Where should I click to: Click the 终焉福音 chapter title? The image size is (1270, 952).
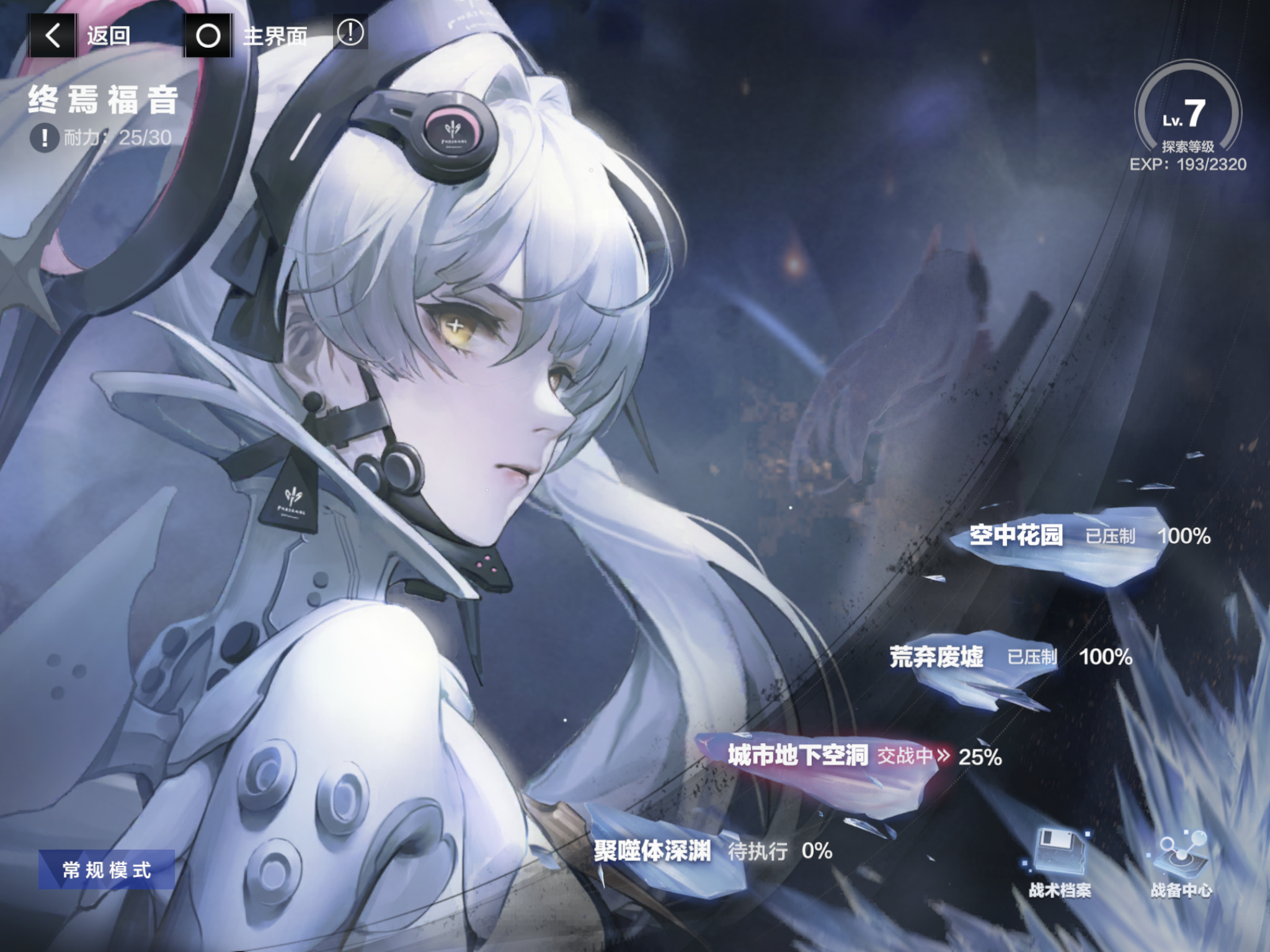(x=102, y=99)
